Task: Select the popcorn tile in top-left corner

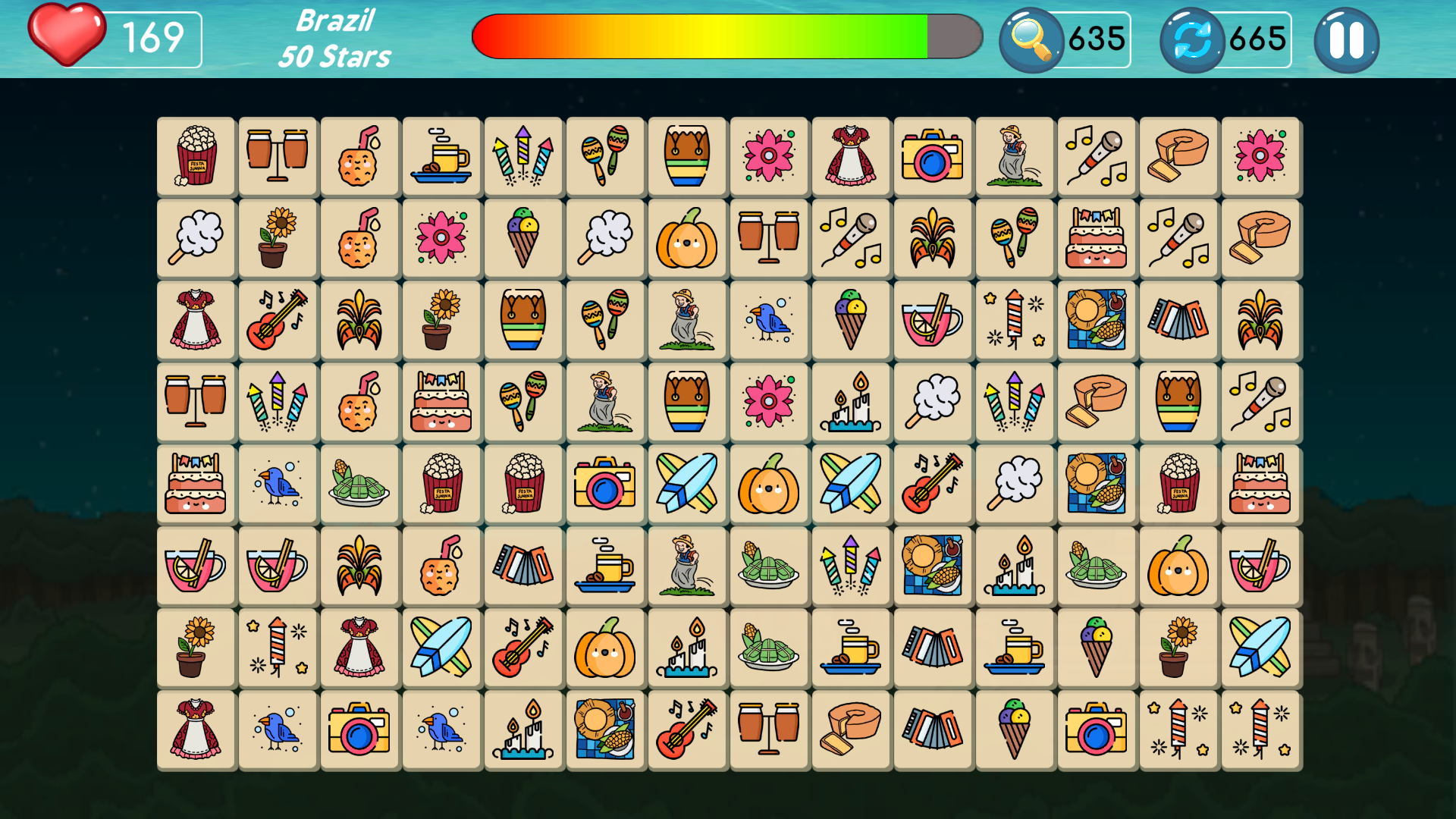Action: point(196,157)
